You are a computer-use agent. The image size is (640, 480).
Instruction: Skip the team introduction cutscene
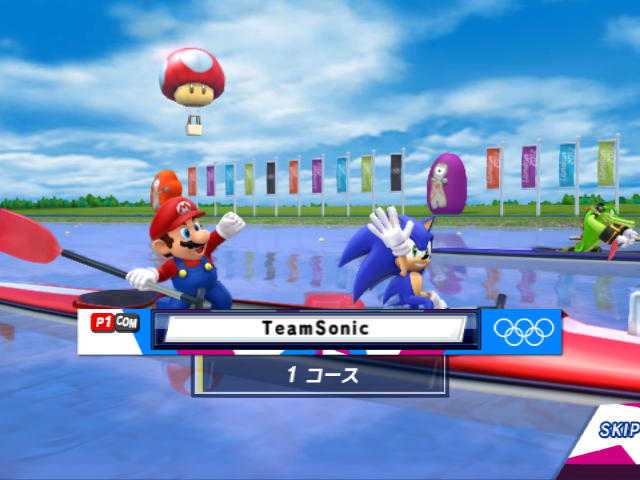pos(619,430)
